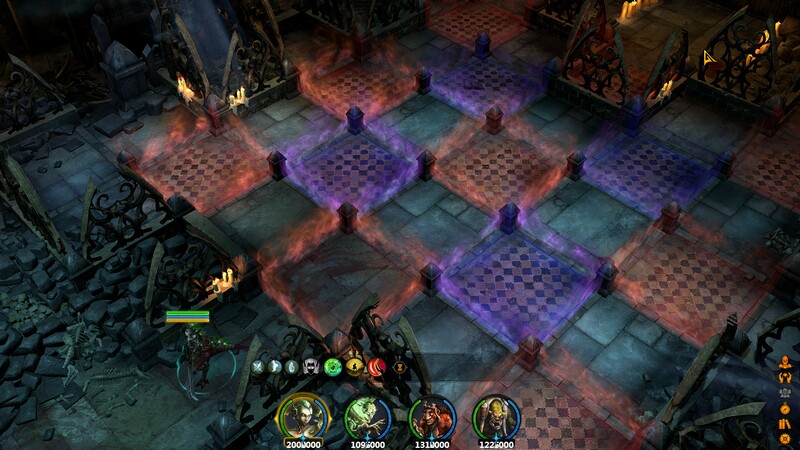Screen dimensions: 800x450
Task: Activate the red slash ability icon
Action: (379, 367)
